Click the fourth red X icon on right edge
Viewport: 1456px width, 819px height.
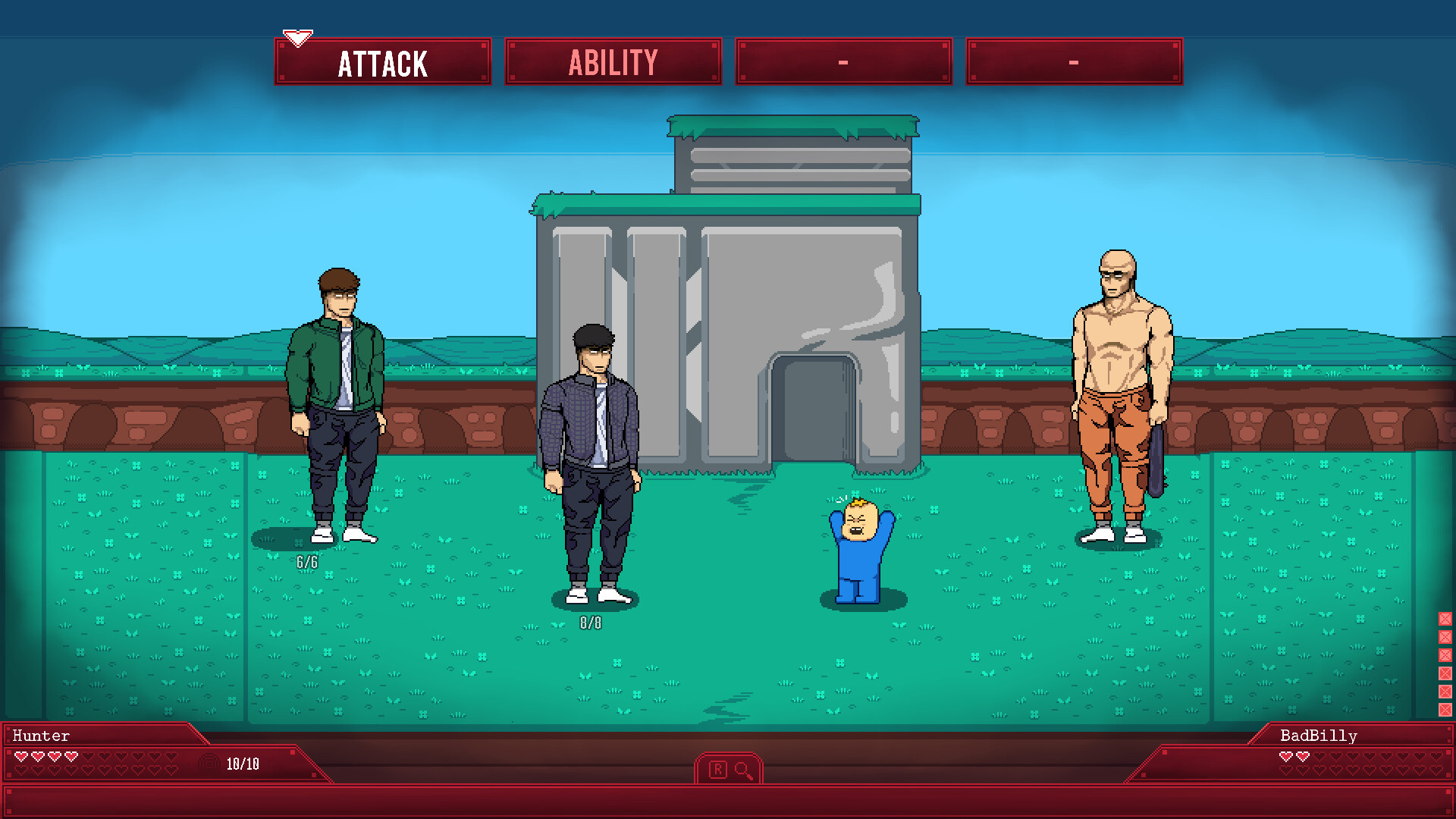click(1445, 673)
